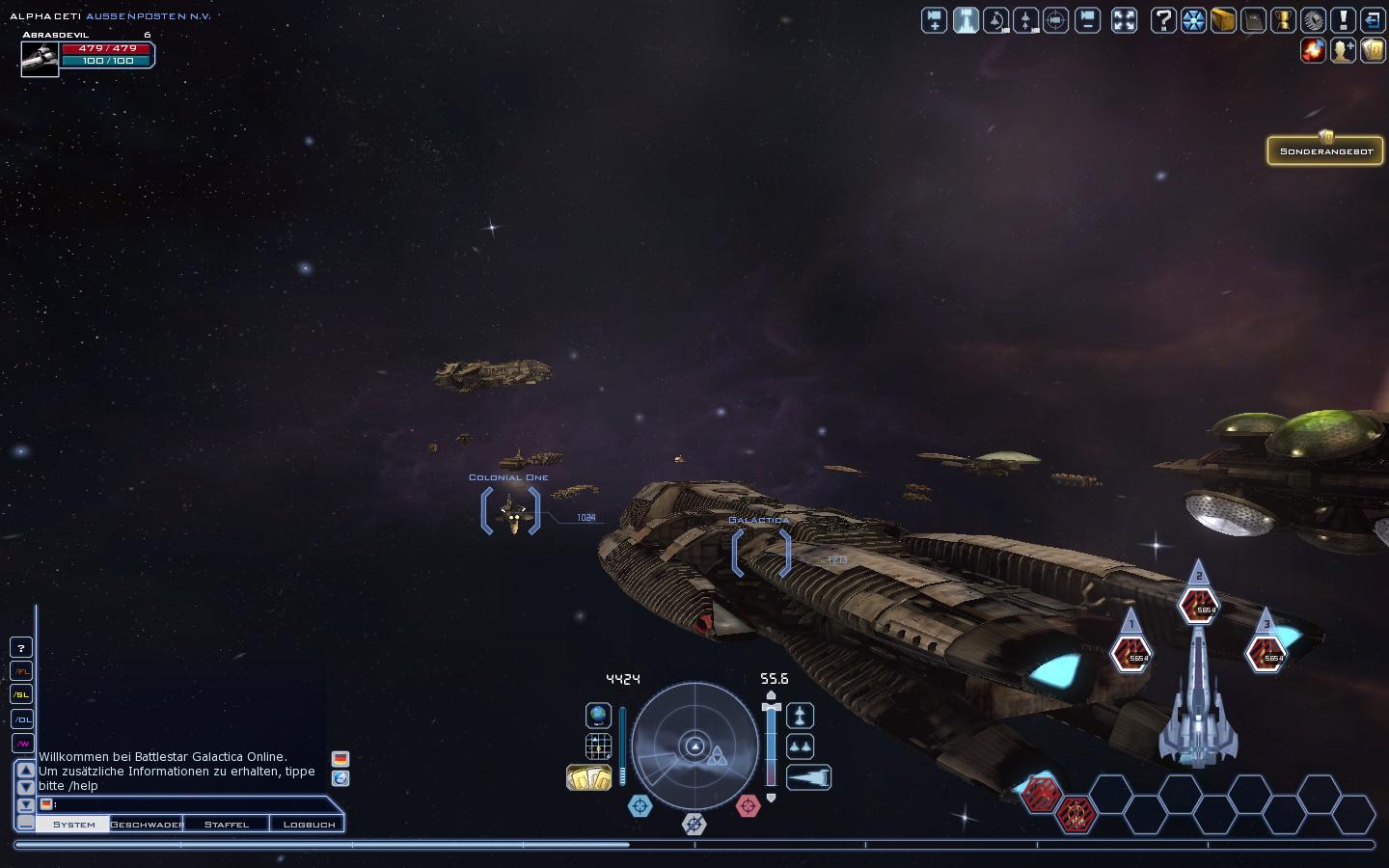The image size is (1389, 868).
Task: Switch to the Geschwader chat tab
Action: point(147,824)
